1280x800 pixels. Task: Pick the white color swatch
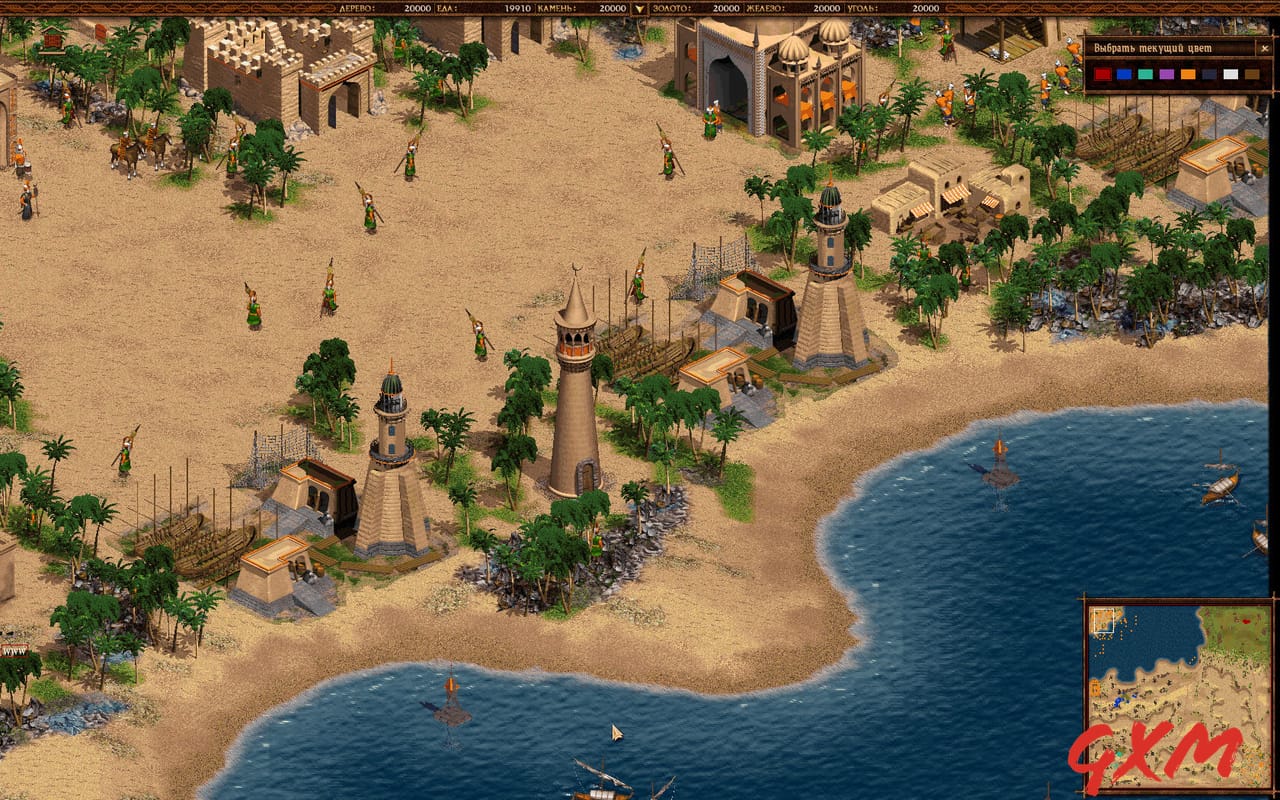click(1230, 74)
